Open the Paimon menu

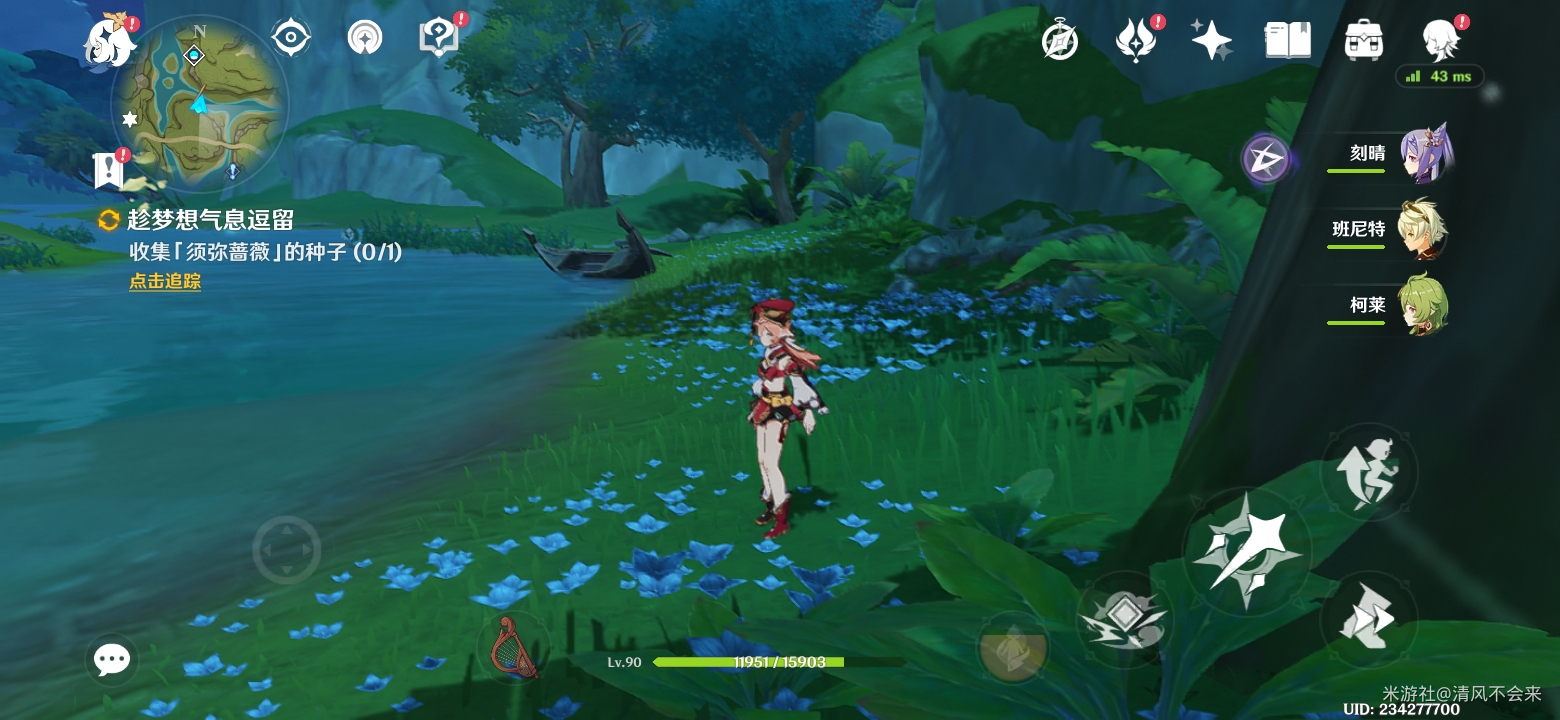click(x=108, y=42)
